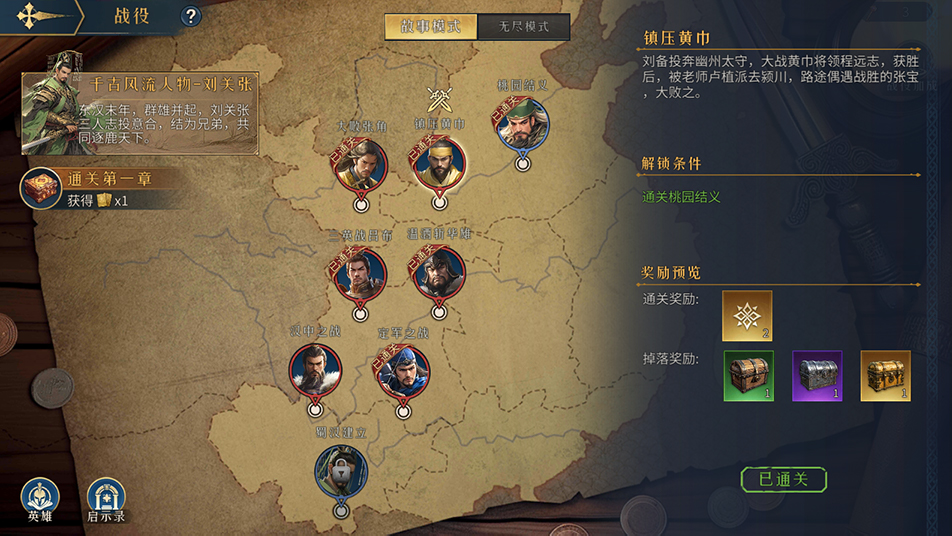
Task: Switch to 故事模式 tab
Action: [x=431, y=27]
